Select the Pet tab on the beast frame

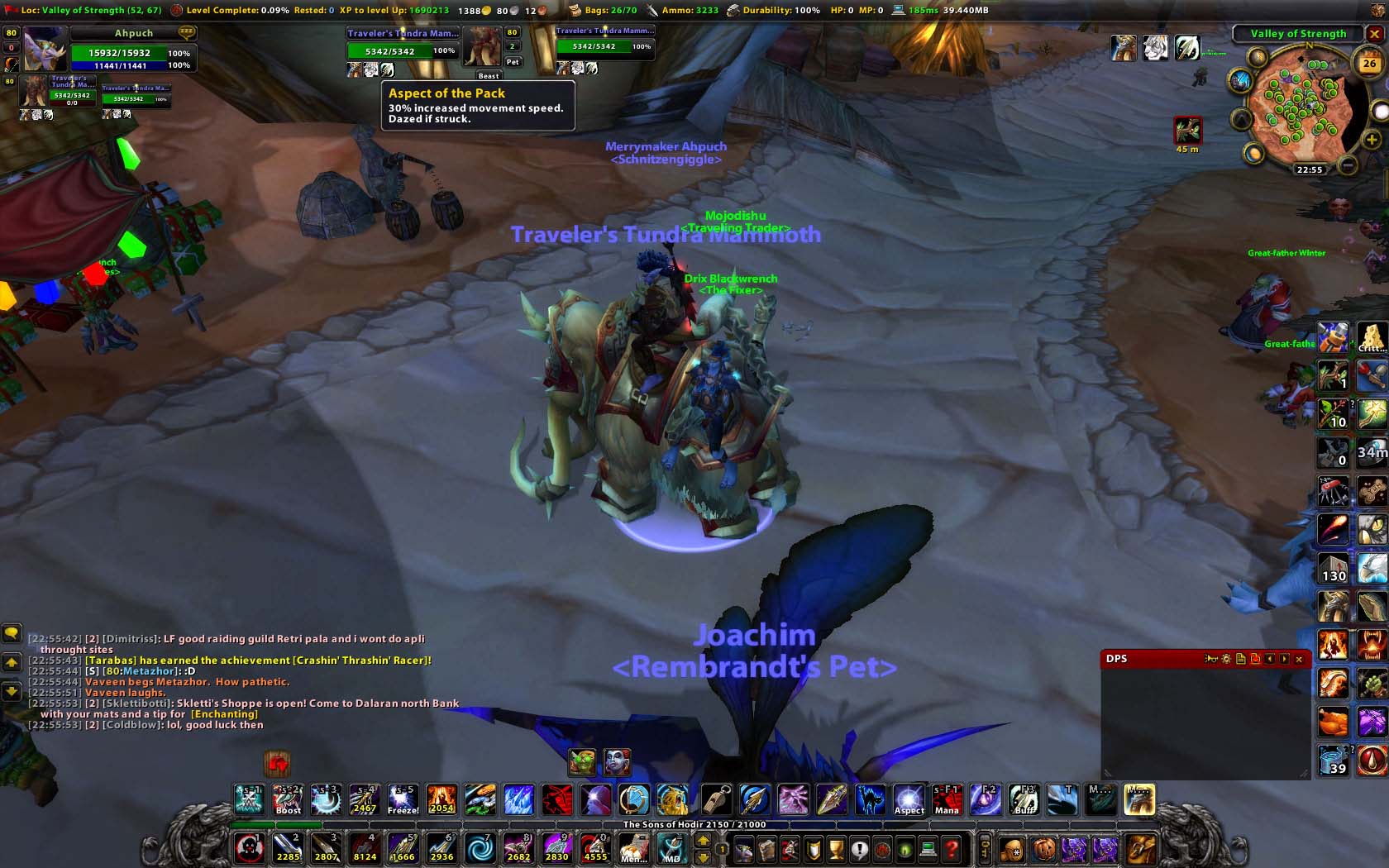tap(513, 61)
